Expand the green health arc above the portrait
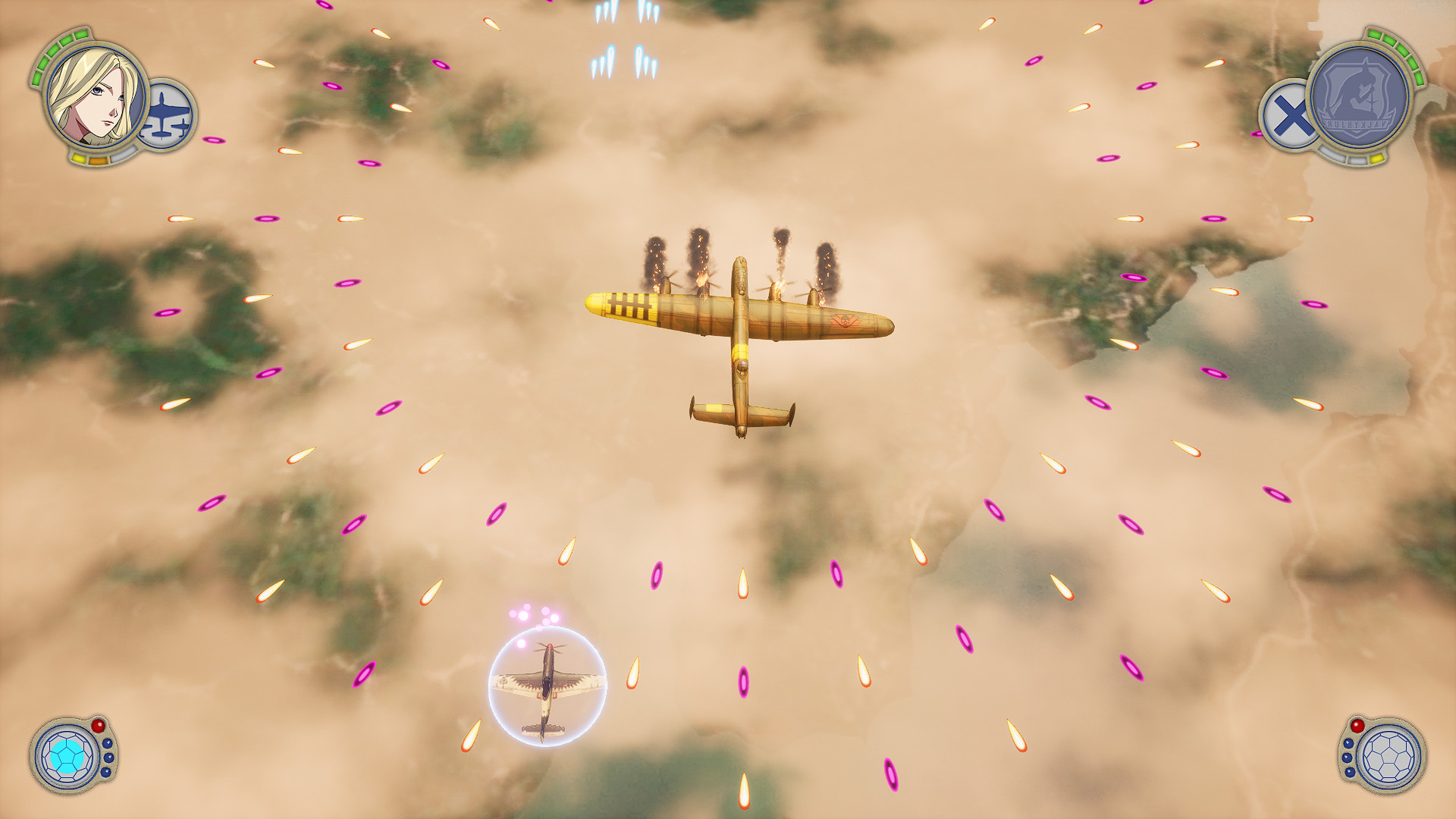Image resolution: width=1456 pixels, height=819 pixels. (52, 52)
